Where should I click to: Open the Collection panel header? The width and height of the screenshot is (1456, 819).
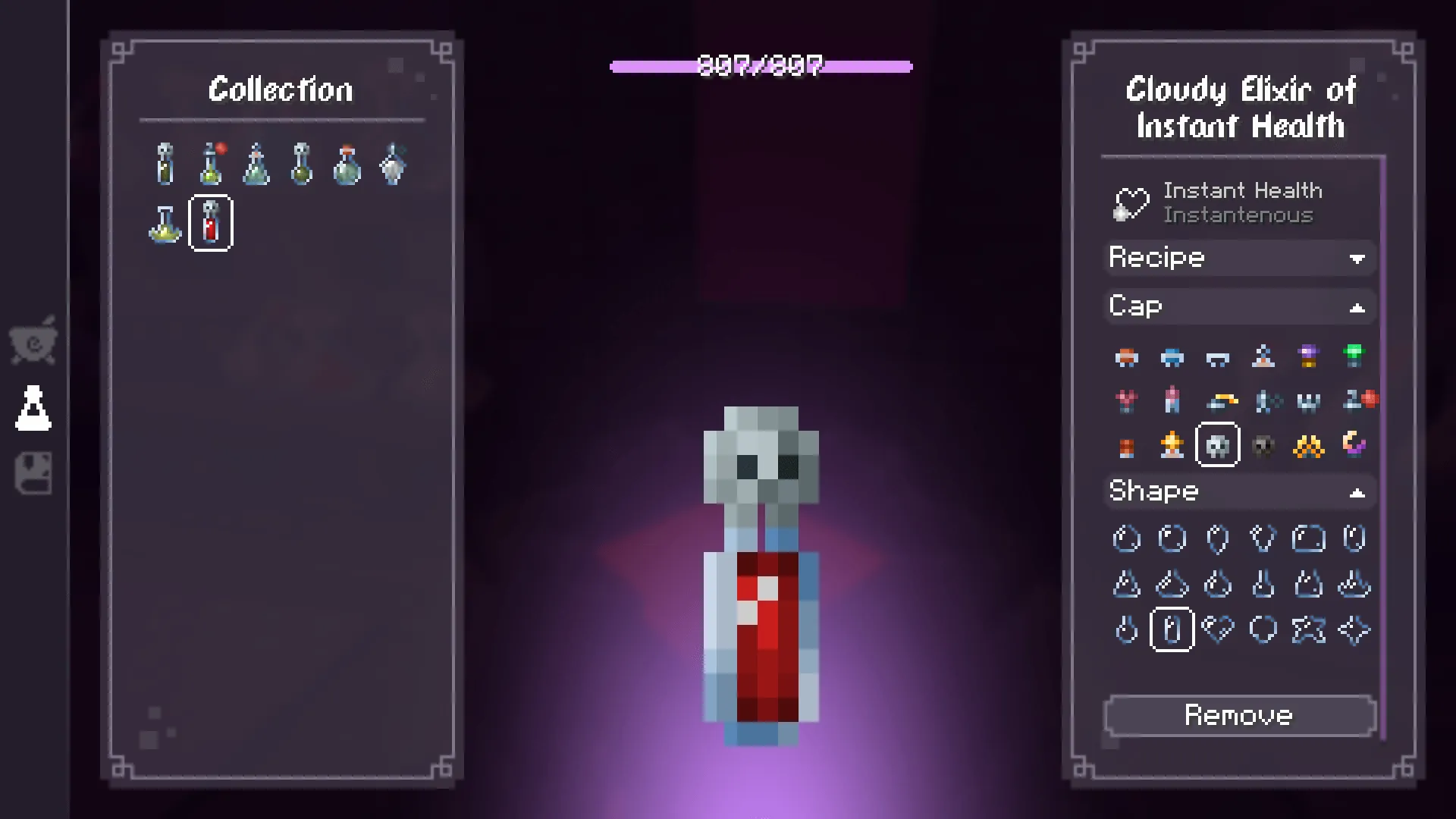coord(281,89)
